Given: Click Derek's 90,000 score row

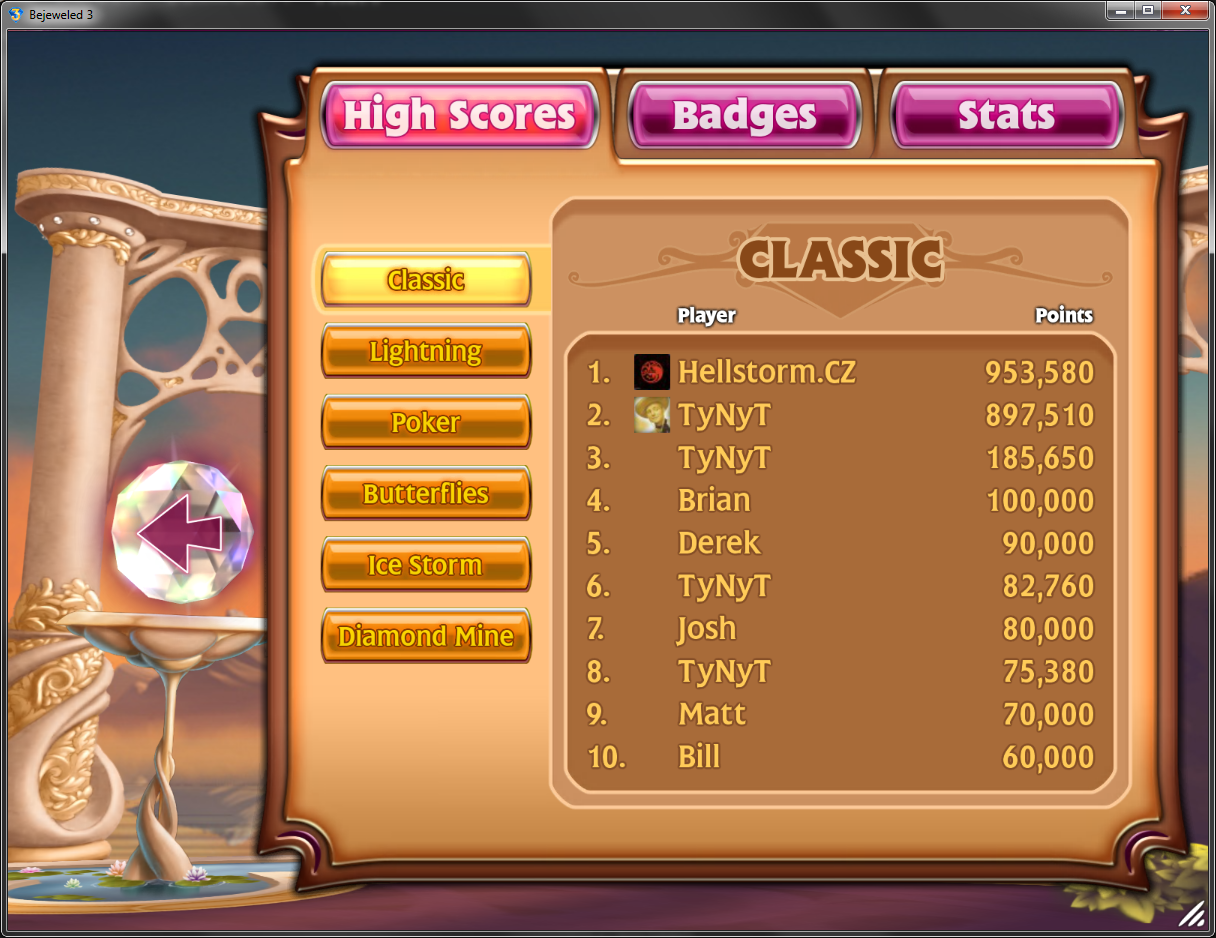Looking at the screenshot, I should pos(840,543).
